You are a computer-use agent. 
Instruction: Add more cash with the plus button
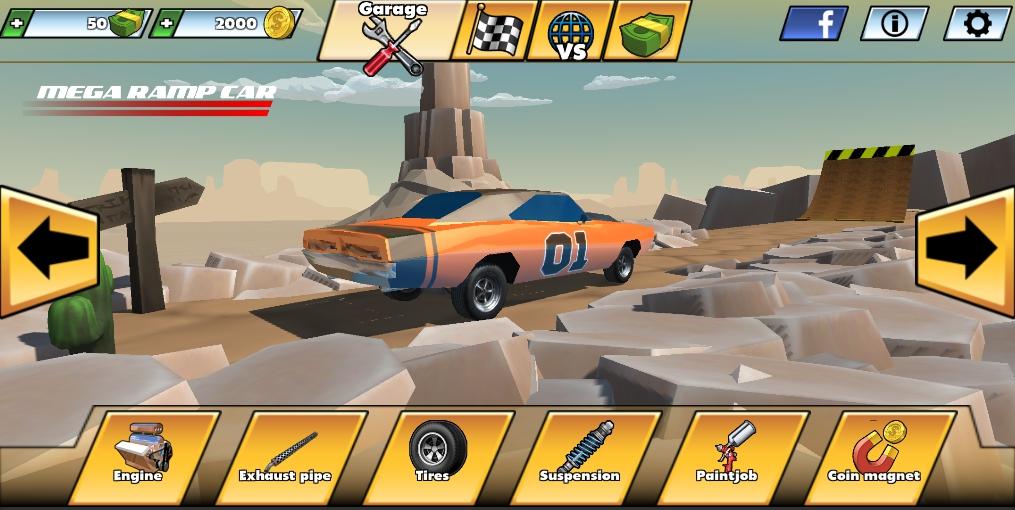[14, 23]
